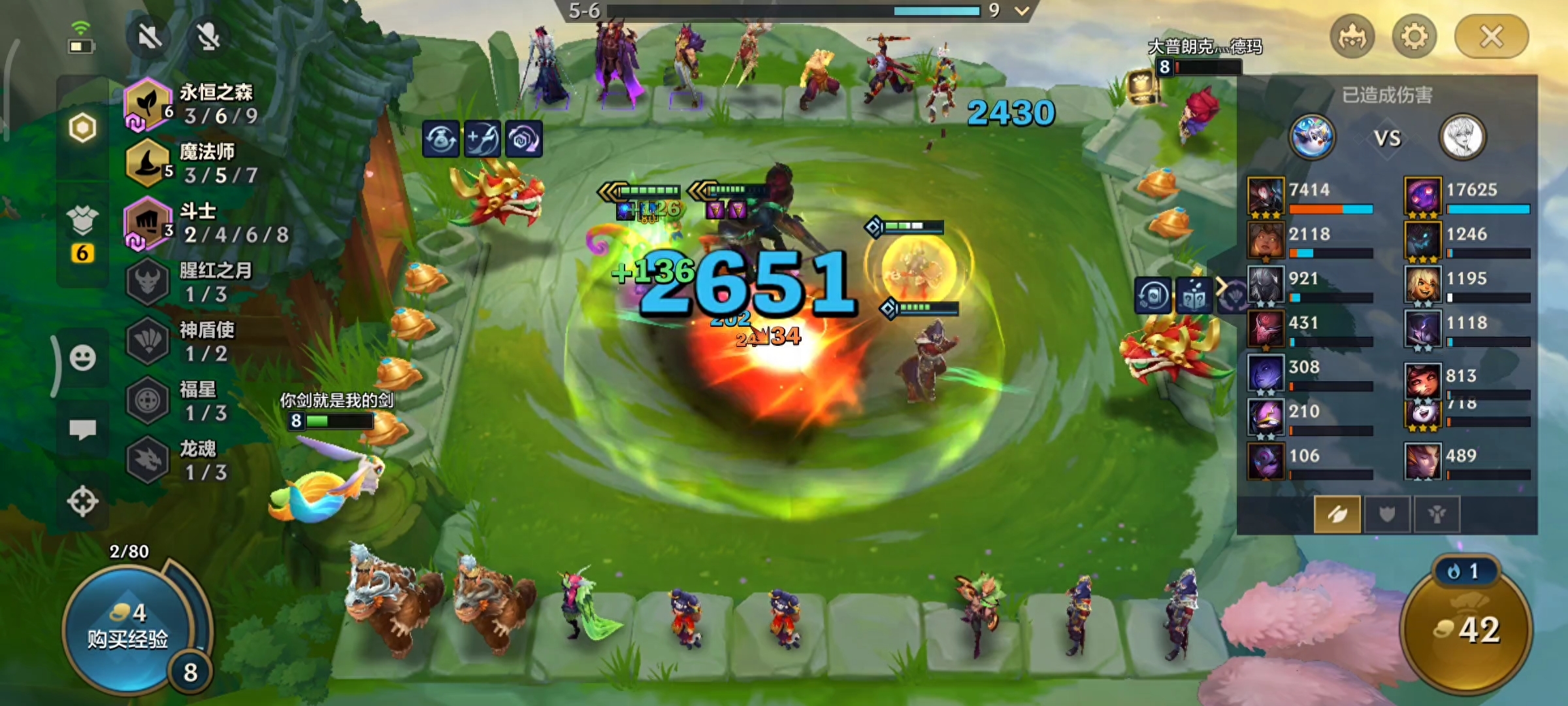Screen dimensions: 1568x706
Task: Click the crosshair recenter icon
Action: 83,502
